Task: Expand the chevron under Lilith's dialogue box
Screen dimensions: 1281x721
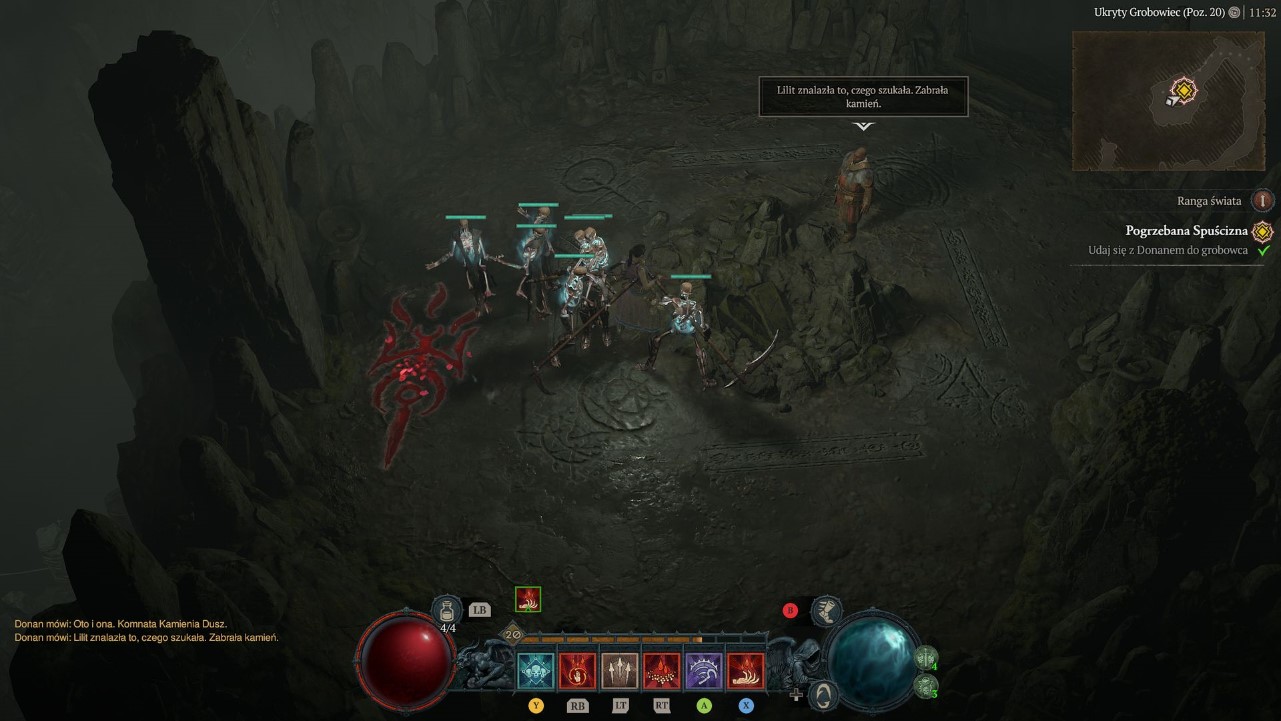Action: point(864,128)
